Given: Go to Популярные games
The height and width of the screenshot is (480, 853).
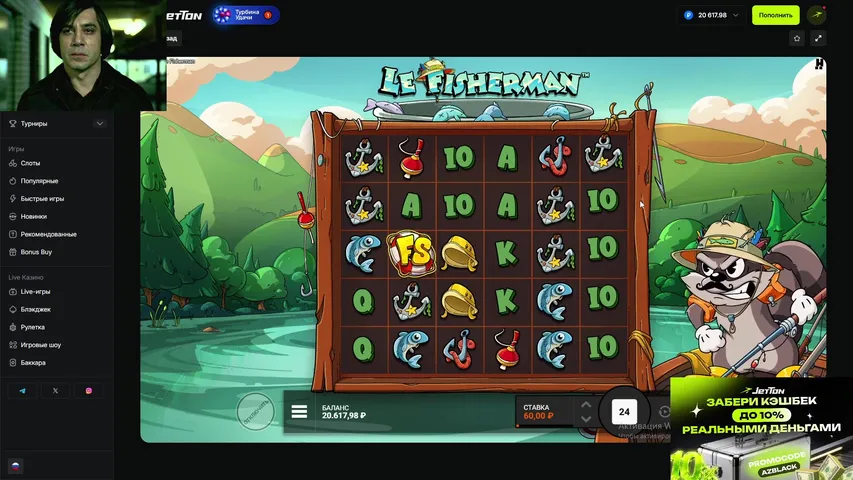Looking at the screenshot, I should [x=39, y=181].
